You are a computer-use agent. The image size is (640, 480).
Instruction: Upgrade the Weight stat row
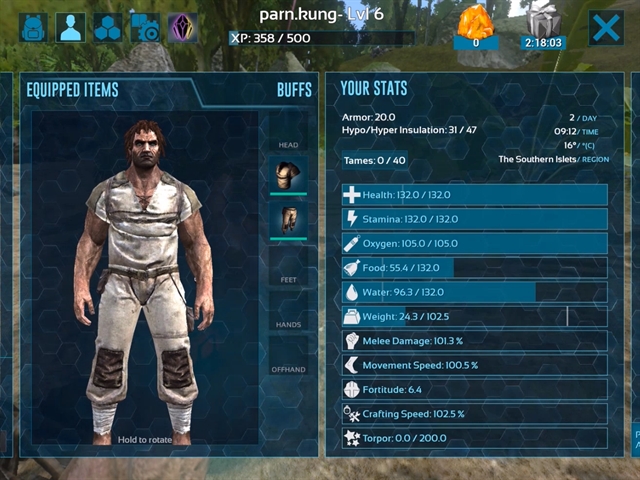473,316
